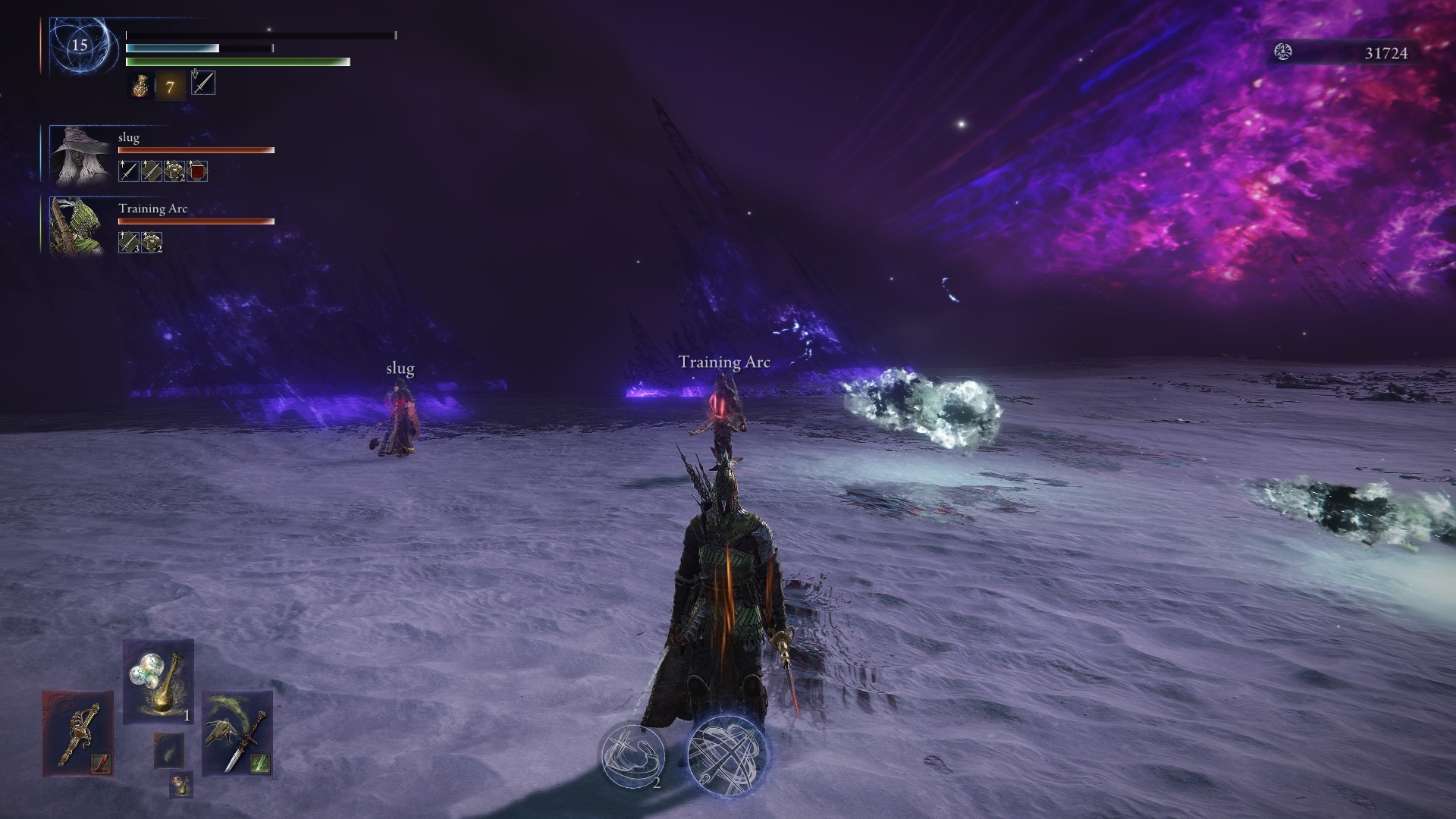Inspect the sword debuff status icon
Viewport: 1456px width, 819px height.
tap(203, 83)
